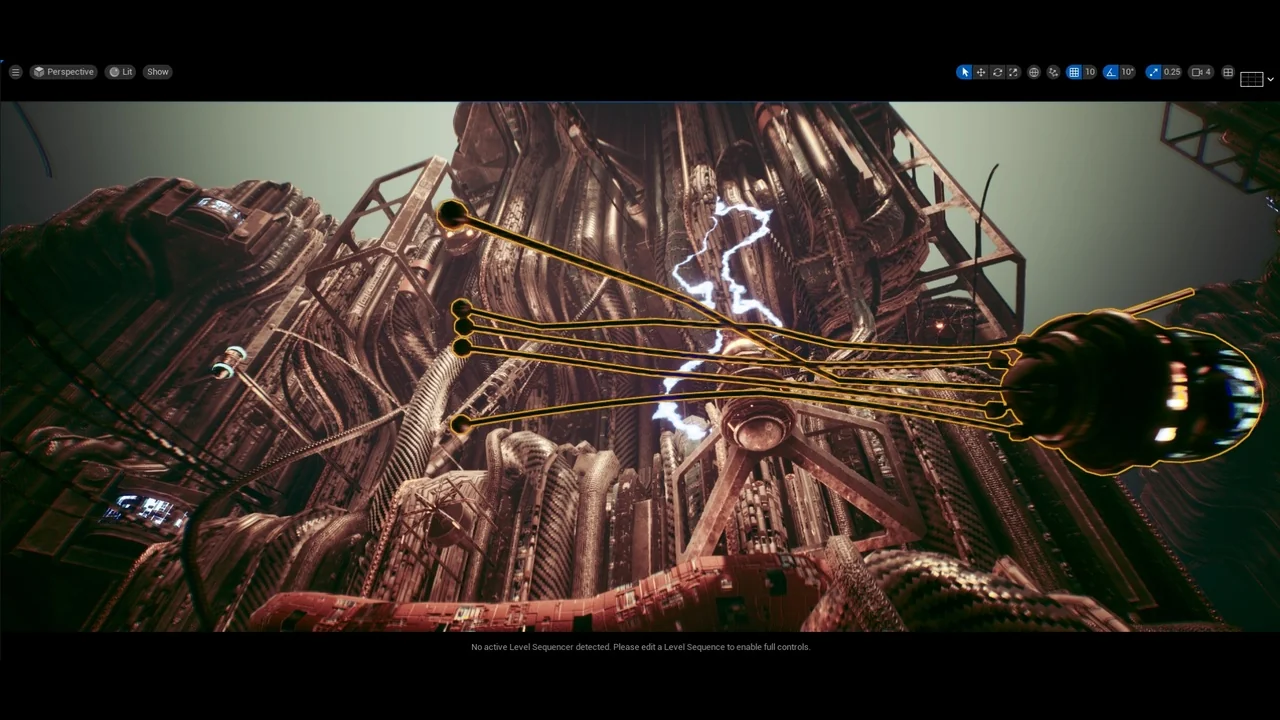Enable surface snapping
The image size is (1280, 720).
pos(1053,71)
